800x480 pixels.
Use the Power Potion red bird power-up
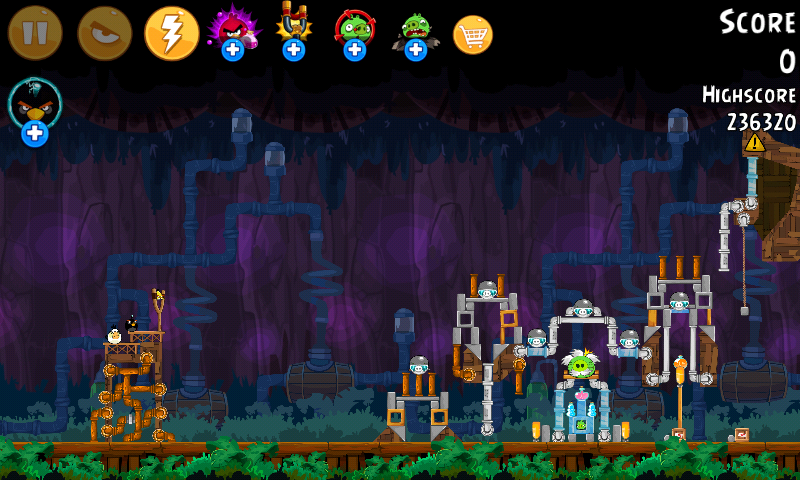(x=232, y=30)
